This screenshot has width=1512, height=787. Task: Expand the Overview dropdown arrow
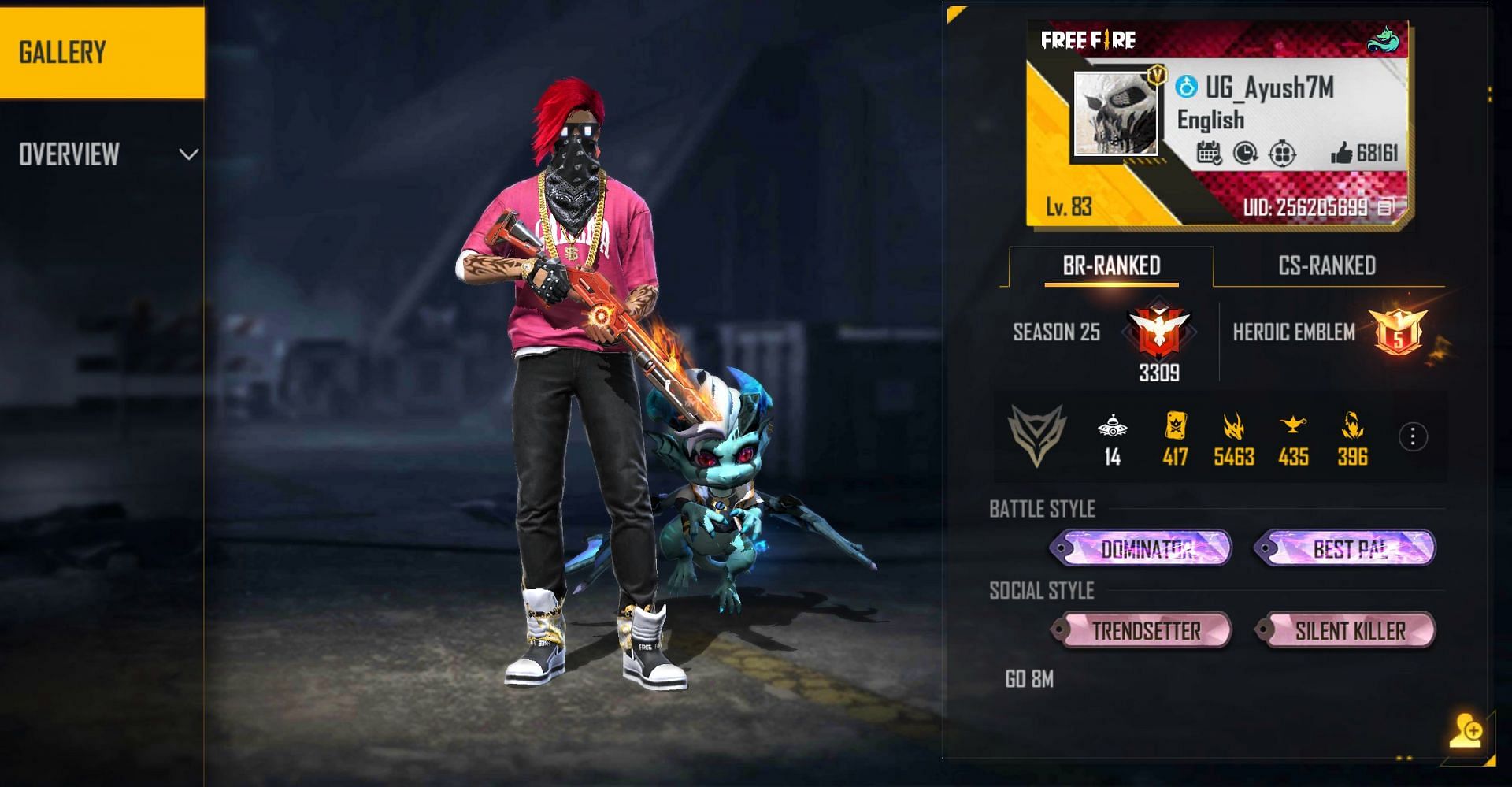tap(188, 154)
